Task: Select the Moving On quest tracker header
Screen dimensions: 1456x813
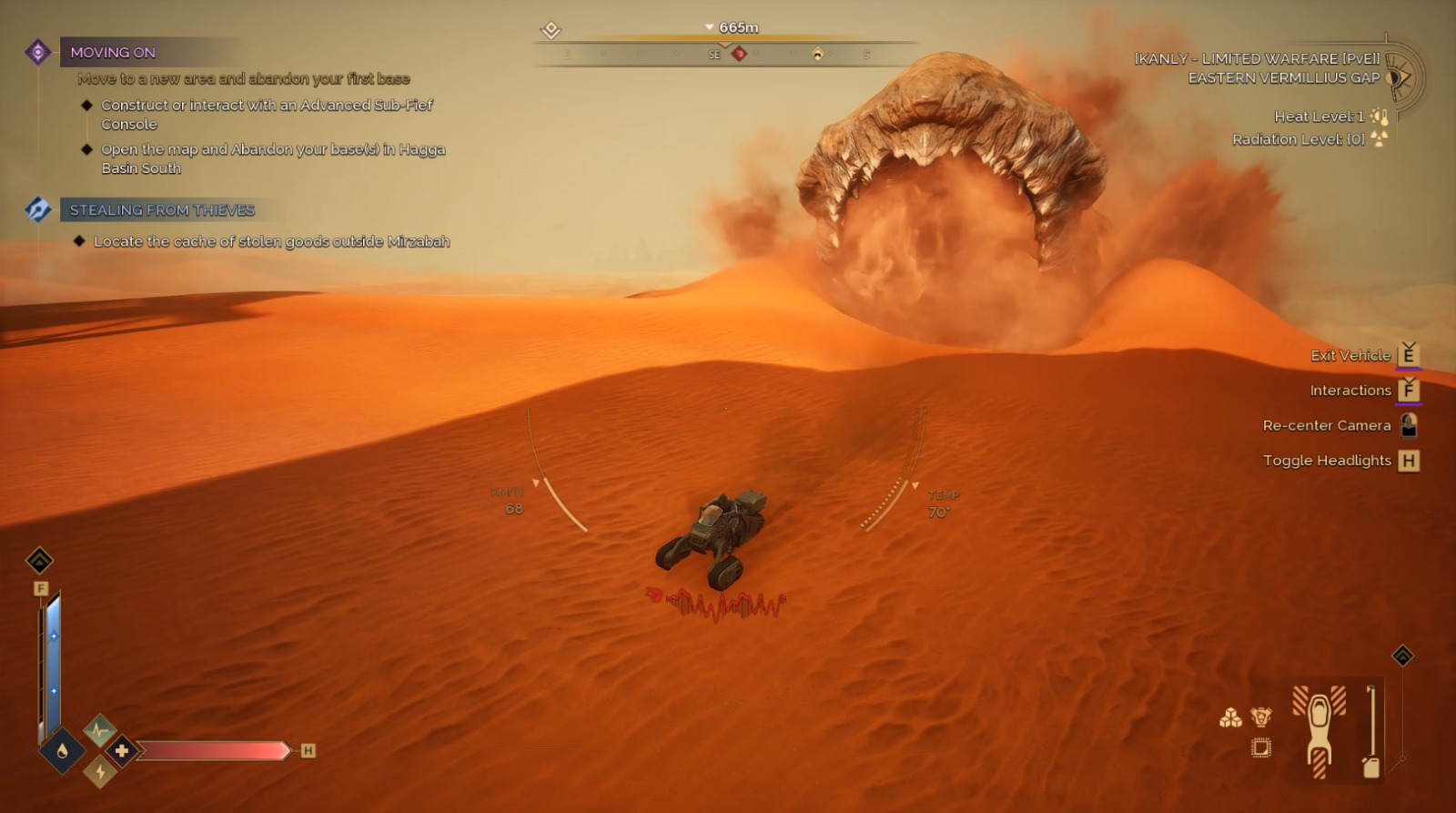Action: [113, 53]
